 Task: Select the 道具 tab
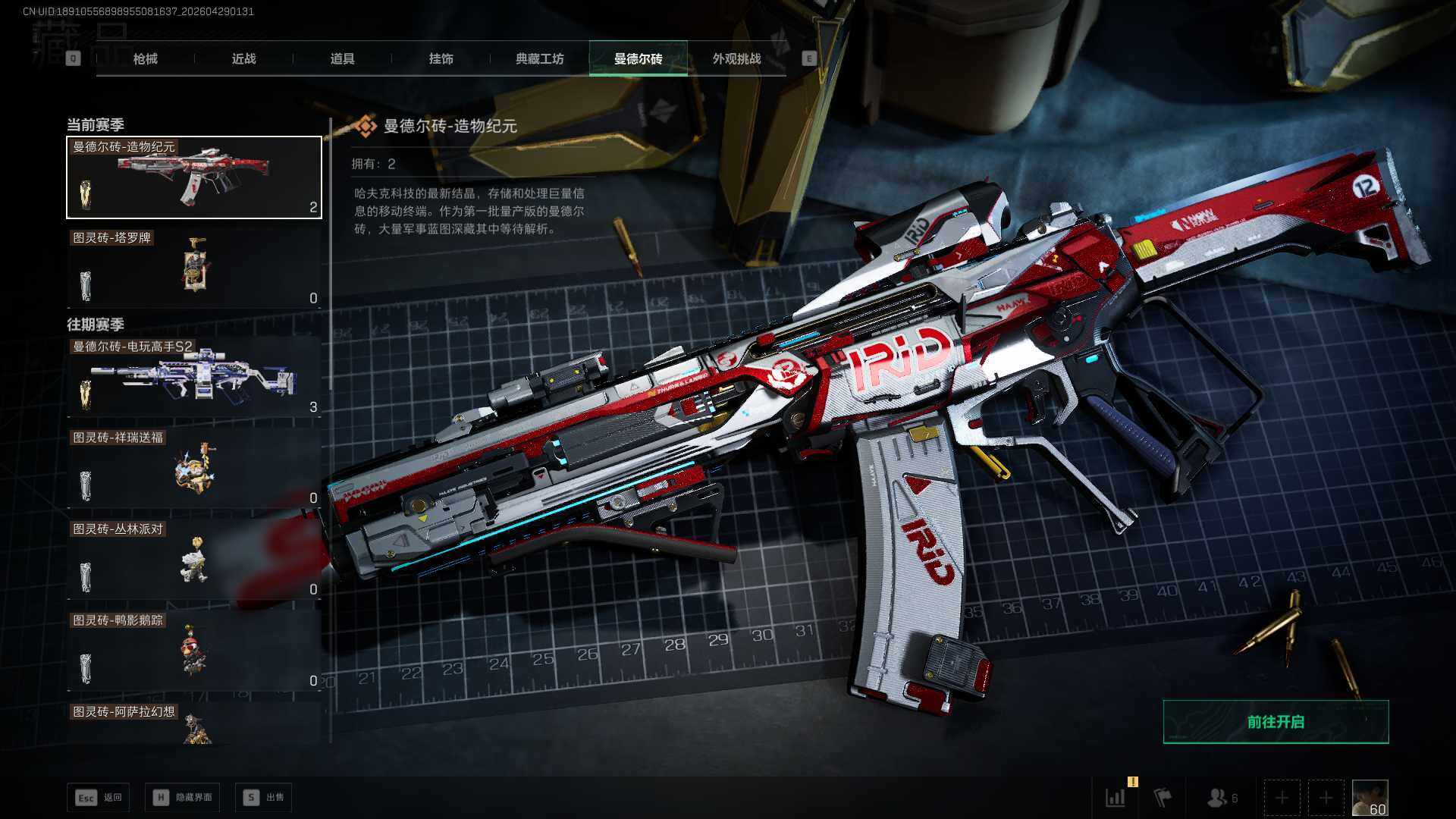pos(342,58)
